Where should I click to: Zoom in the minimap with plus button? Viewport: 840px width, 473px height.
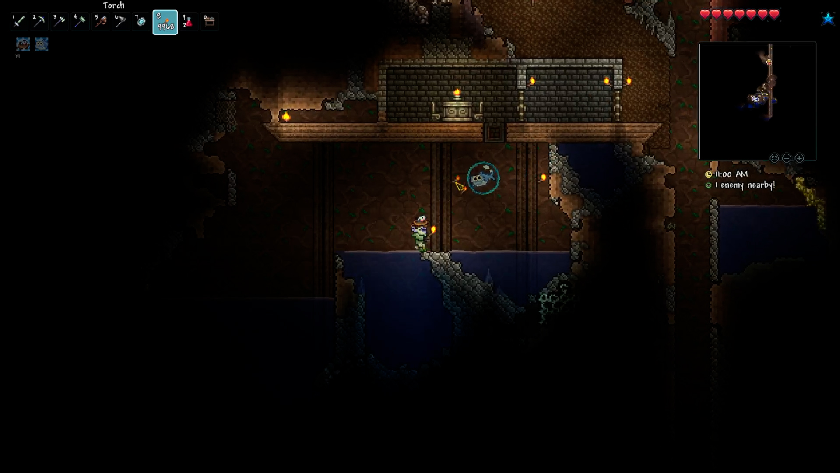click(x=799, y=158)
